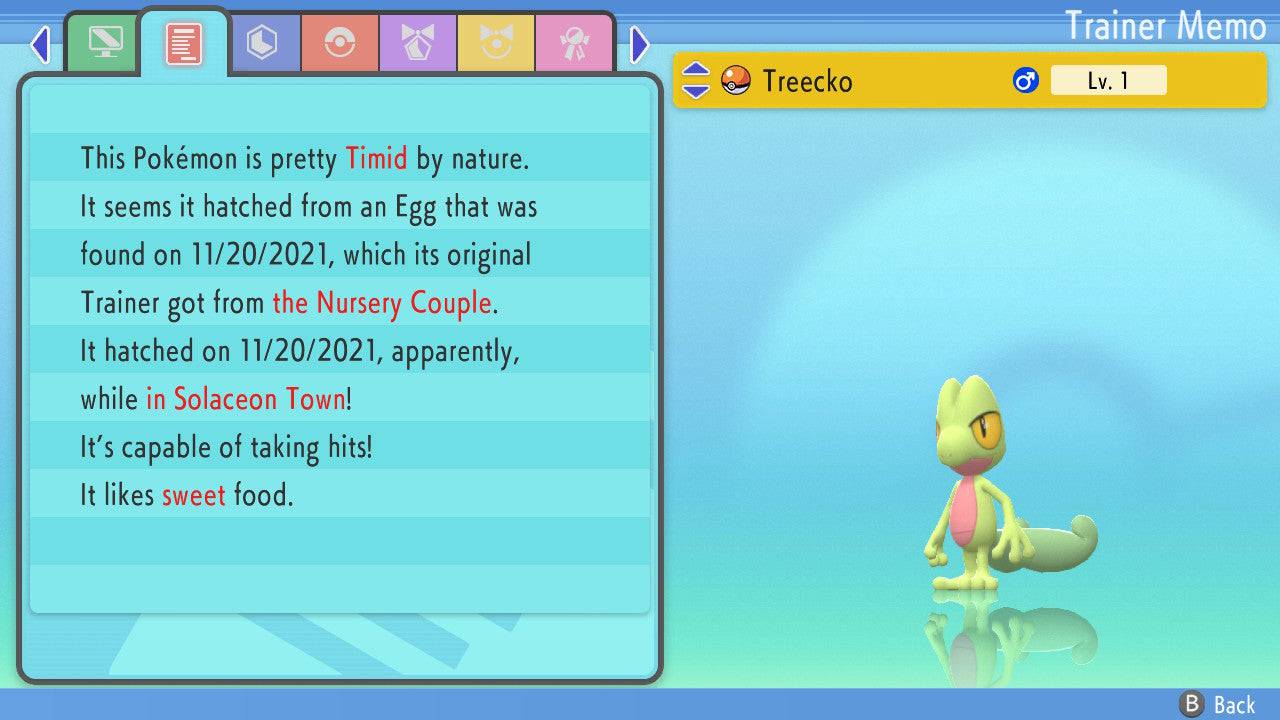Switch to the orange Poké Ball tab
This screenshot has height=720, width=1280.
click(x=340, y=43)
